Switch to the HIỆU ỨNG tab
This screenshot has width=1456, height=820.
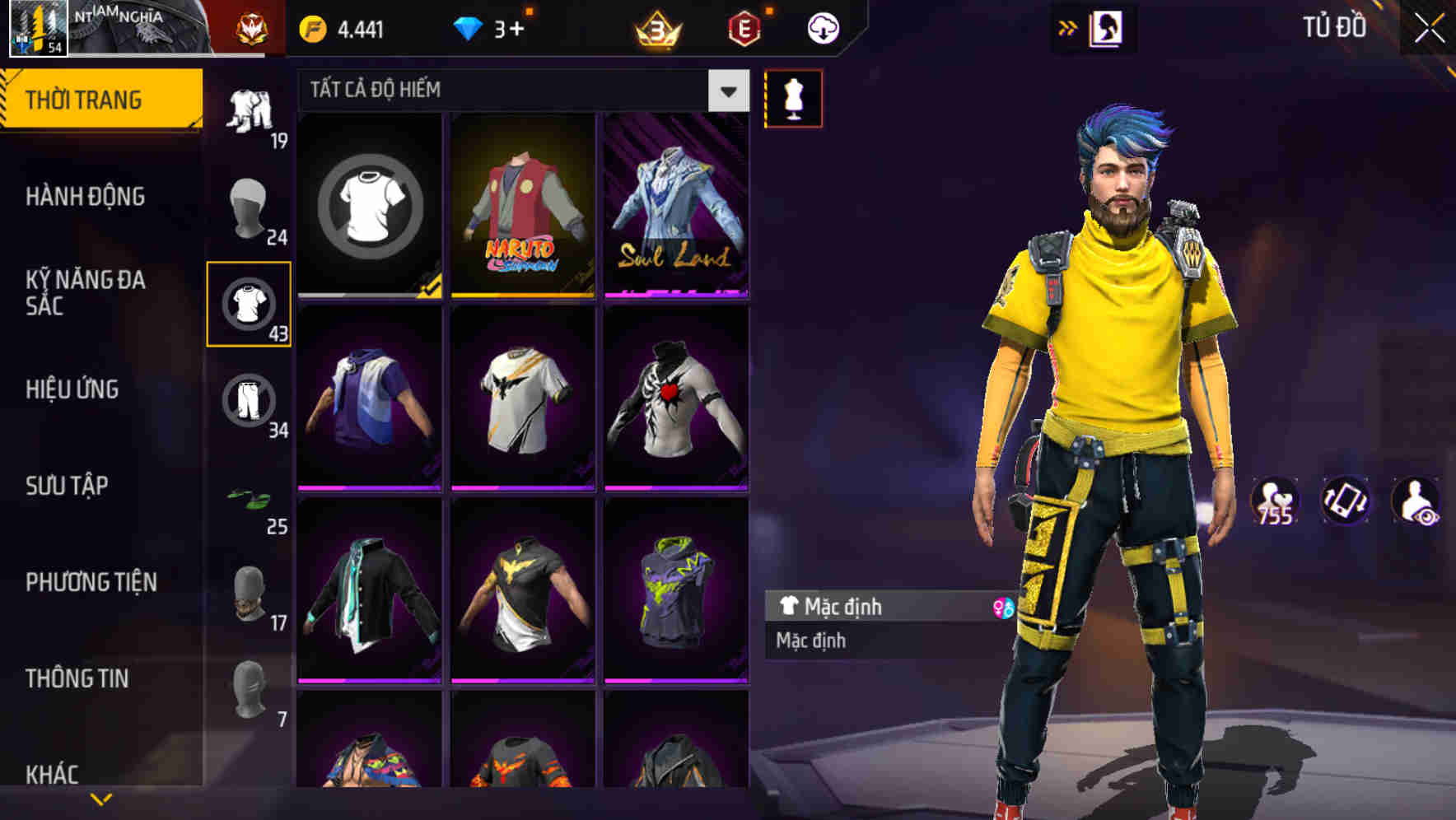[x=74, y=391]
